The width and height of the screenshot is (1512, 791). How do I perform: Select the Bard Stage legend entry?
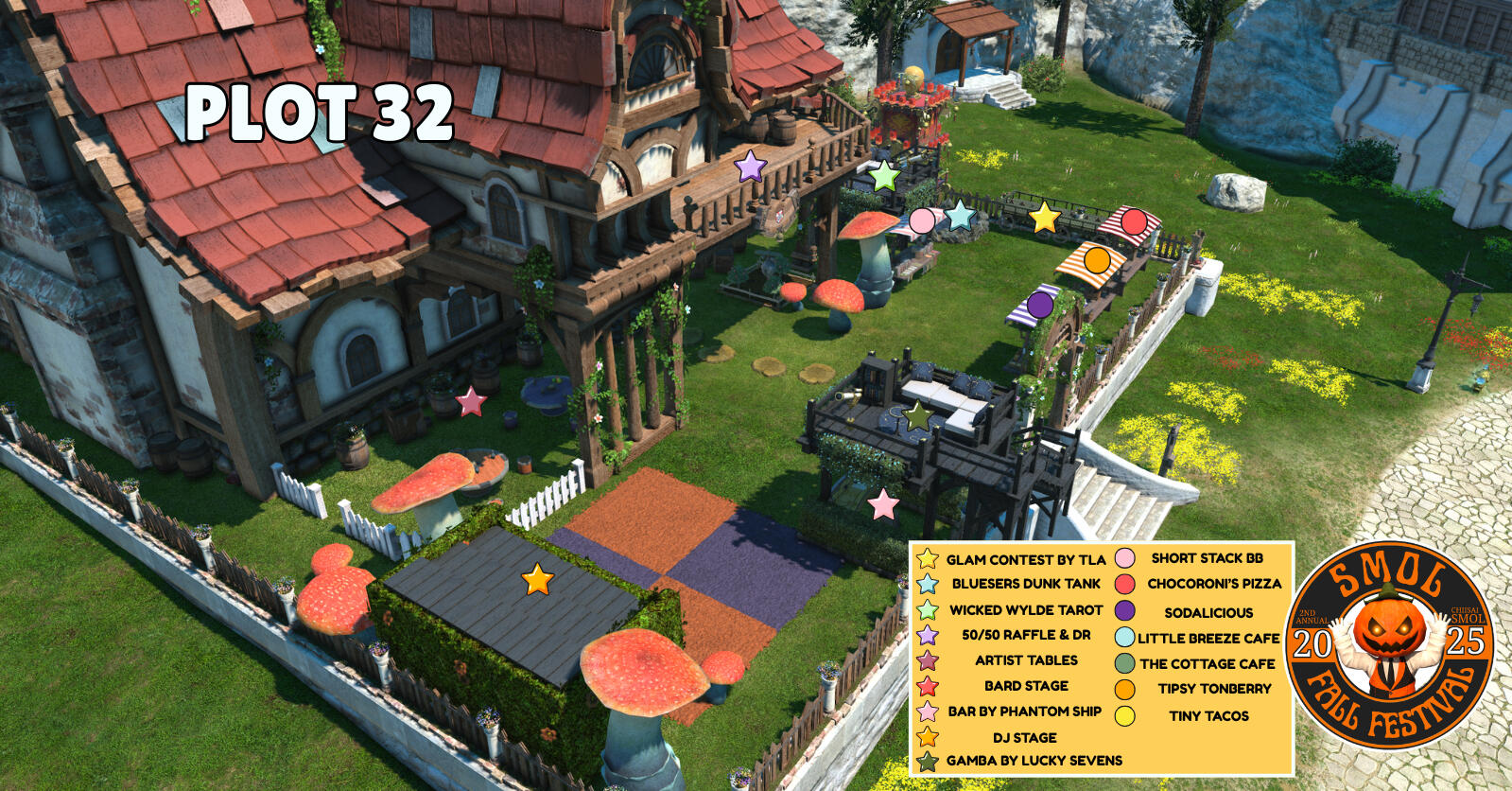(x=1026, y=686)
